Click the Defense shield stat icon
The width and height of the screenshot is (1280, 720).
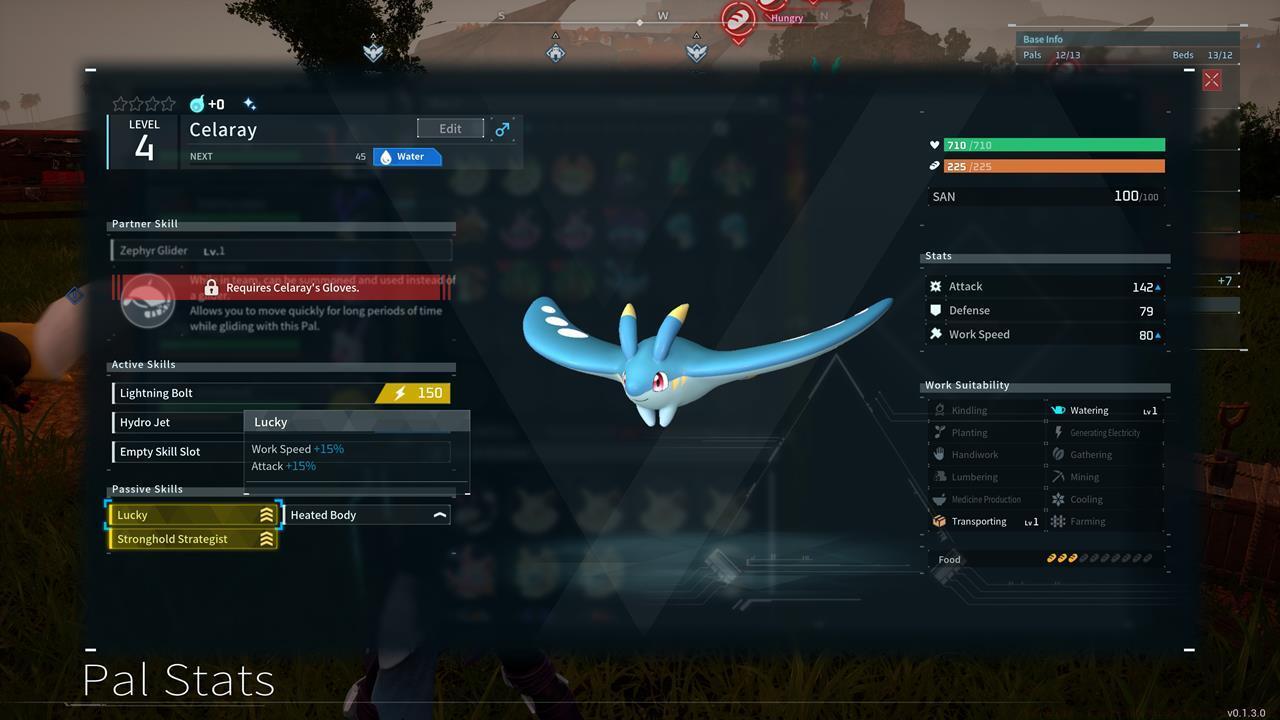(x=936, y=310)
